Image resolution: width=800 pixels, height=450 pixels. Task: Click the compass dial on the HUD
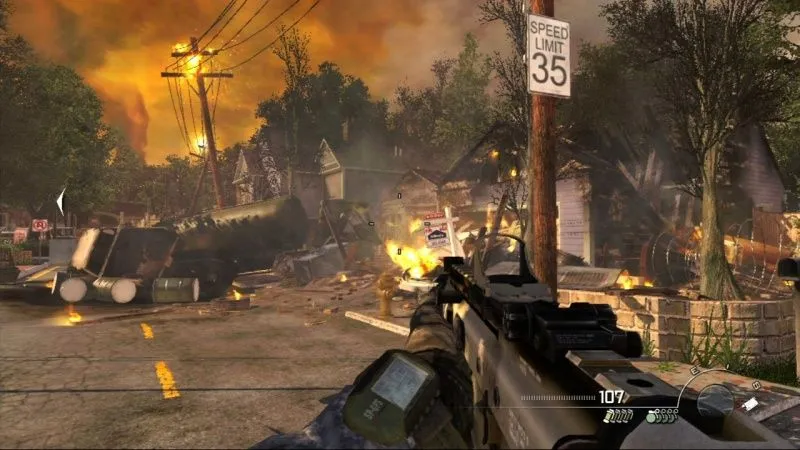(x=714, y=399)
